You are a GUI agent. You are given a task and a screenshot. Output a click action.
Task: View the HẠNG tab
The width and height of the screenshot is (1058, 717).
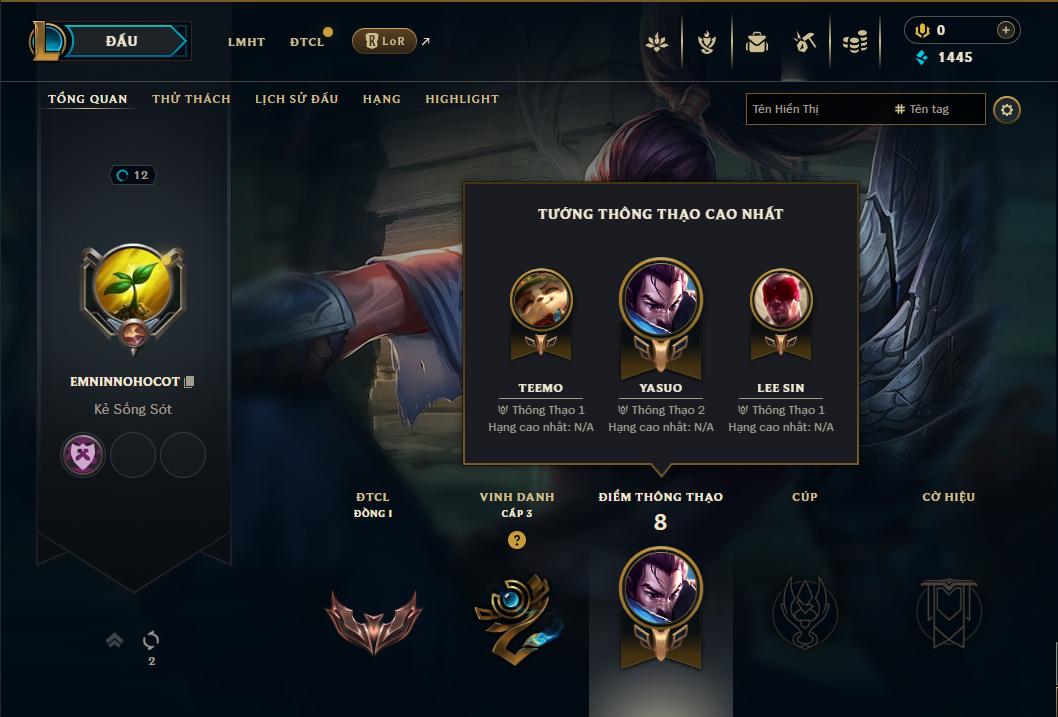(381, 99)
